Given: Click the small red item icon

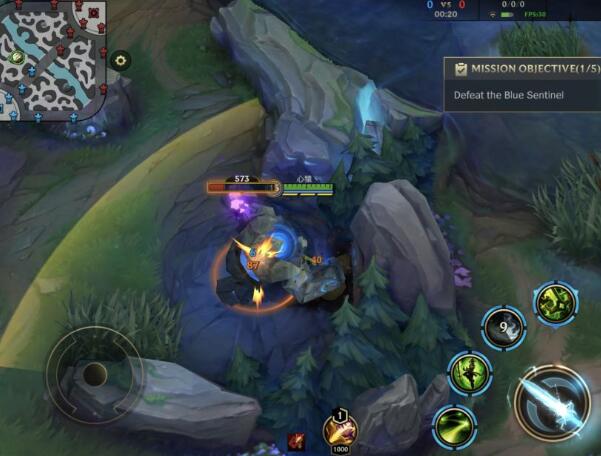Looking at the screenshot, I should tap(297, 440).
